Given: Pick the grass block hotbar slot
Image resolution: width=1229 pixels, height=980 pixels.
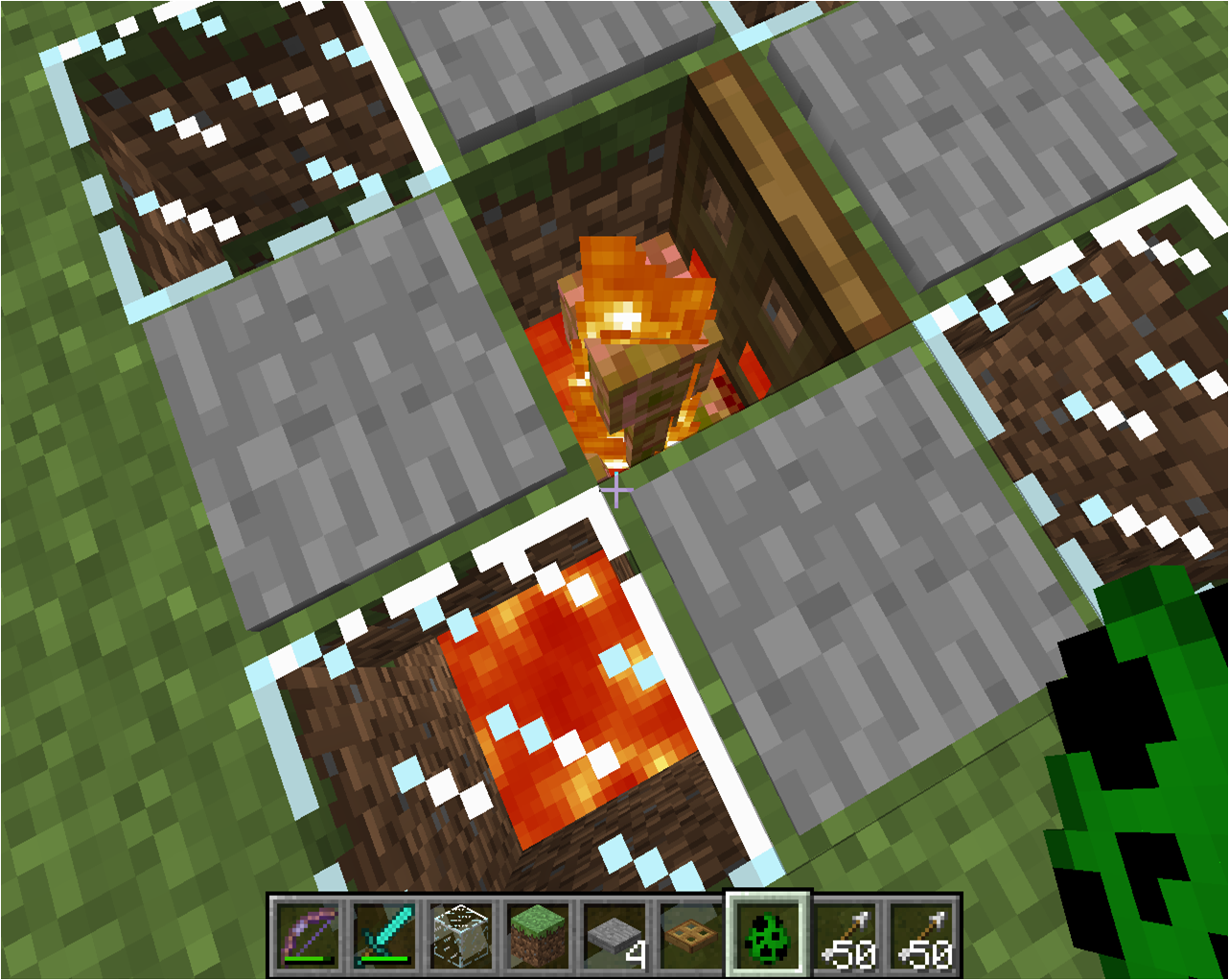Looking at the screenshot, I should pyautogui.click(x=539, y=935).
